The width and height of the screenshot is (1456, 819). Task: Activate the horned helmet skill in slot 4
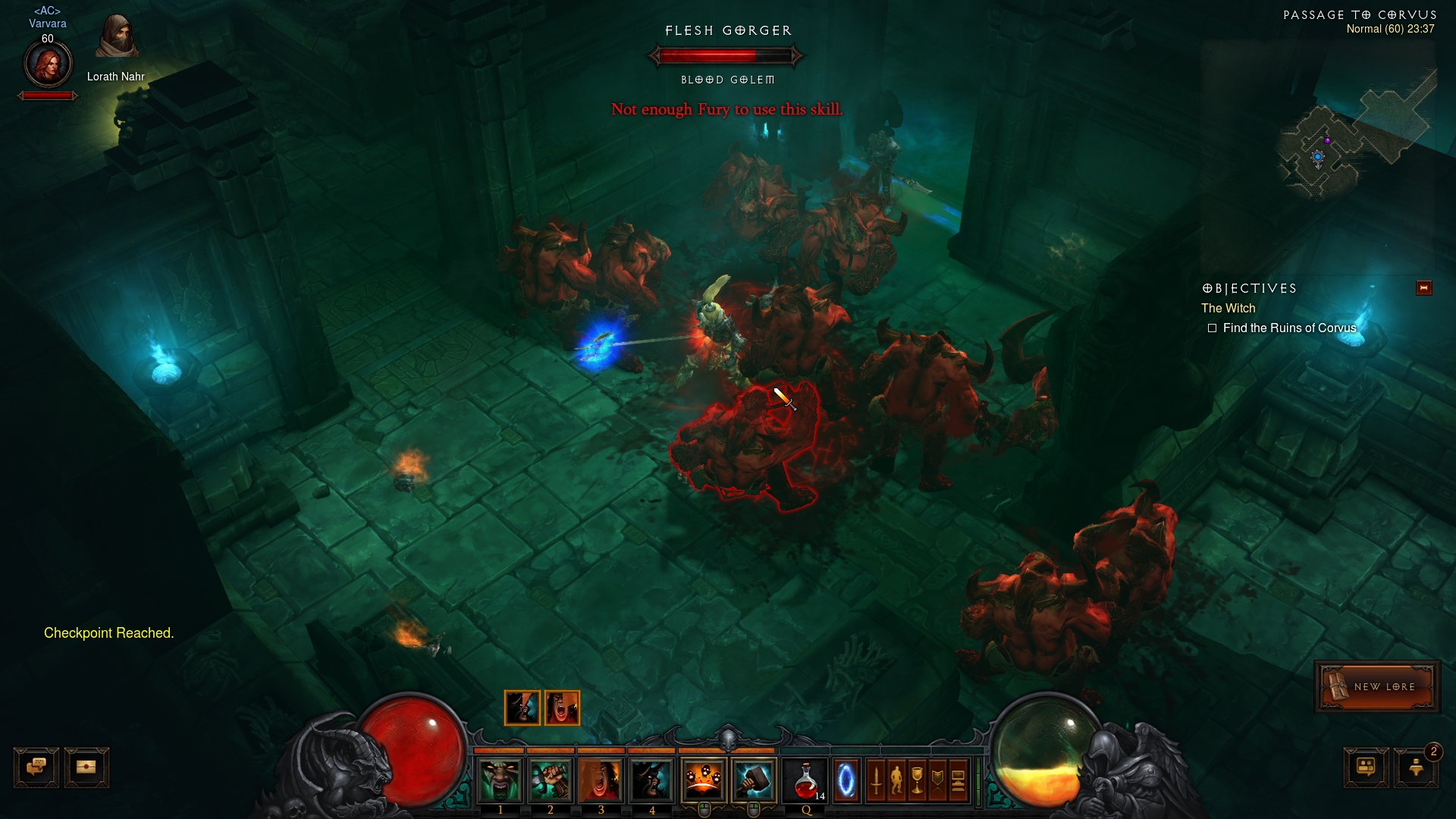(651, 780)
